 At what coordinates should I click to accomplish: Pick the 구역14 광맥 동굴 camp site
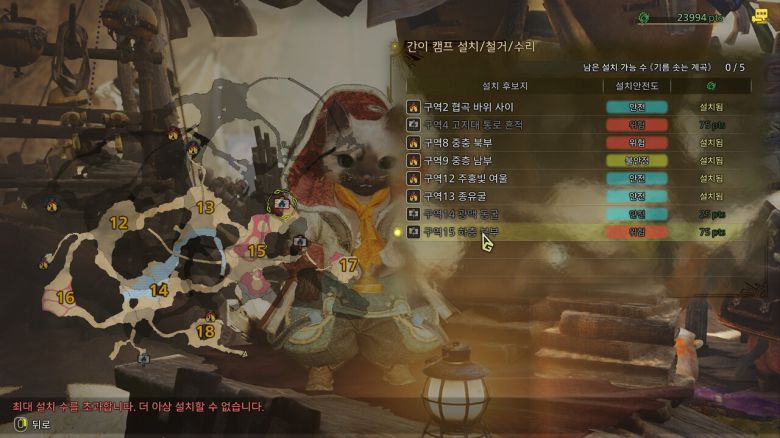coord(461,214)
